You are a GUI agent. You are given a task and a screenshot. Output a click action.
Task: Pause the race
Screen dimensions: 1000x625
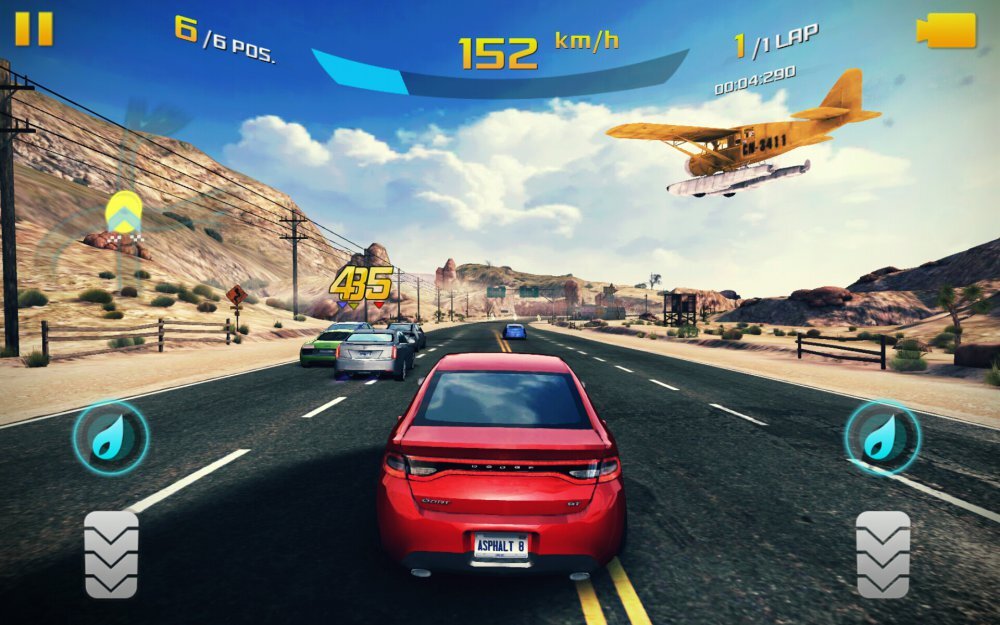coord(33,28)
